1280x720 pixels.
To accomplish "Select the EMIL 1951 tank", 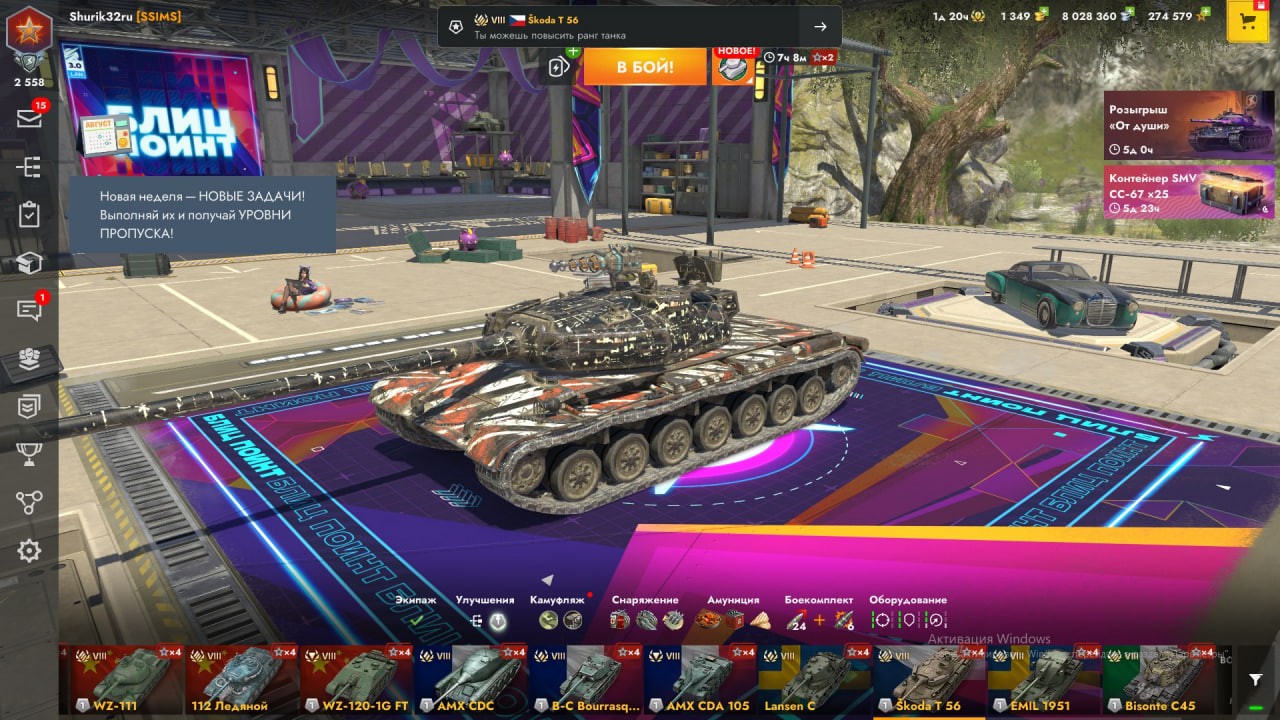I will 1043,680.
